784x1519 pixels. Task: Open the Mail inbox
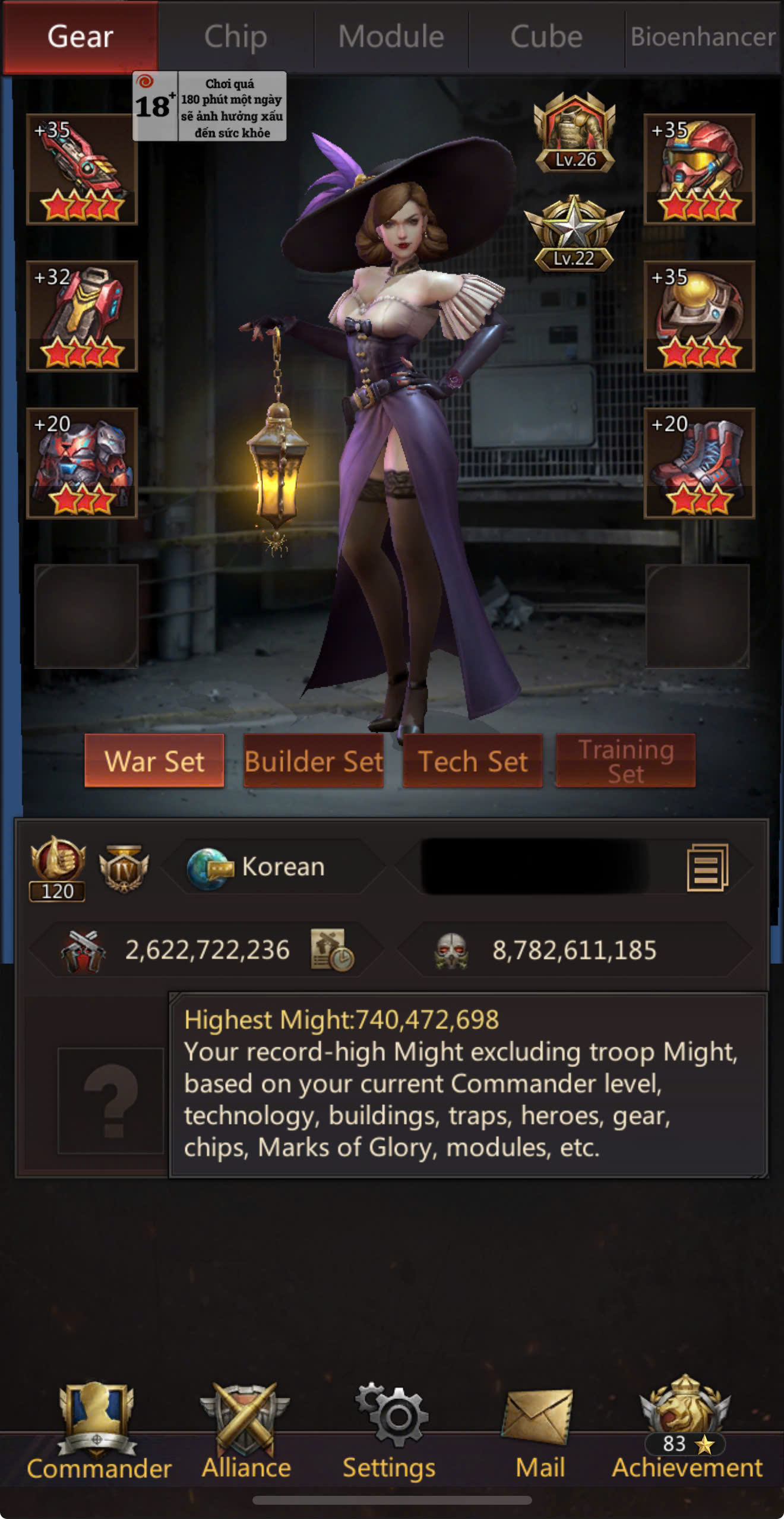pyautogui.click(x=539, y=1432)
